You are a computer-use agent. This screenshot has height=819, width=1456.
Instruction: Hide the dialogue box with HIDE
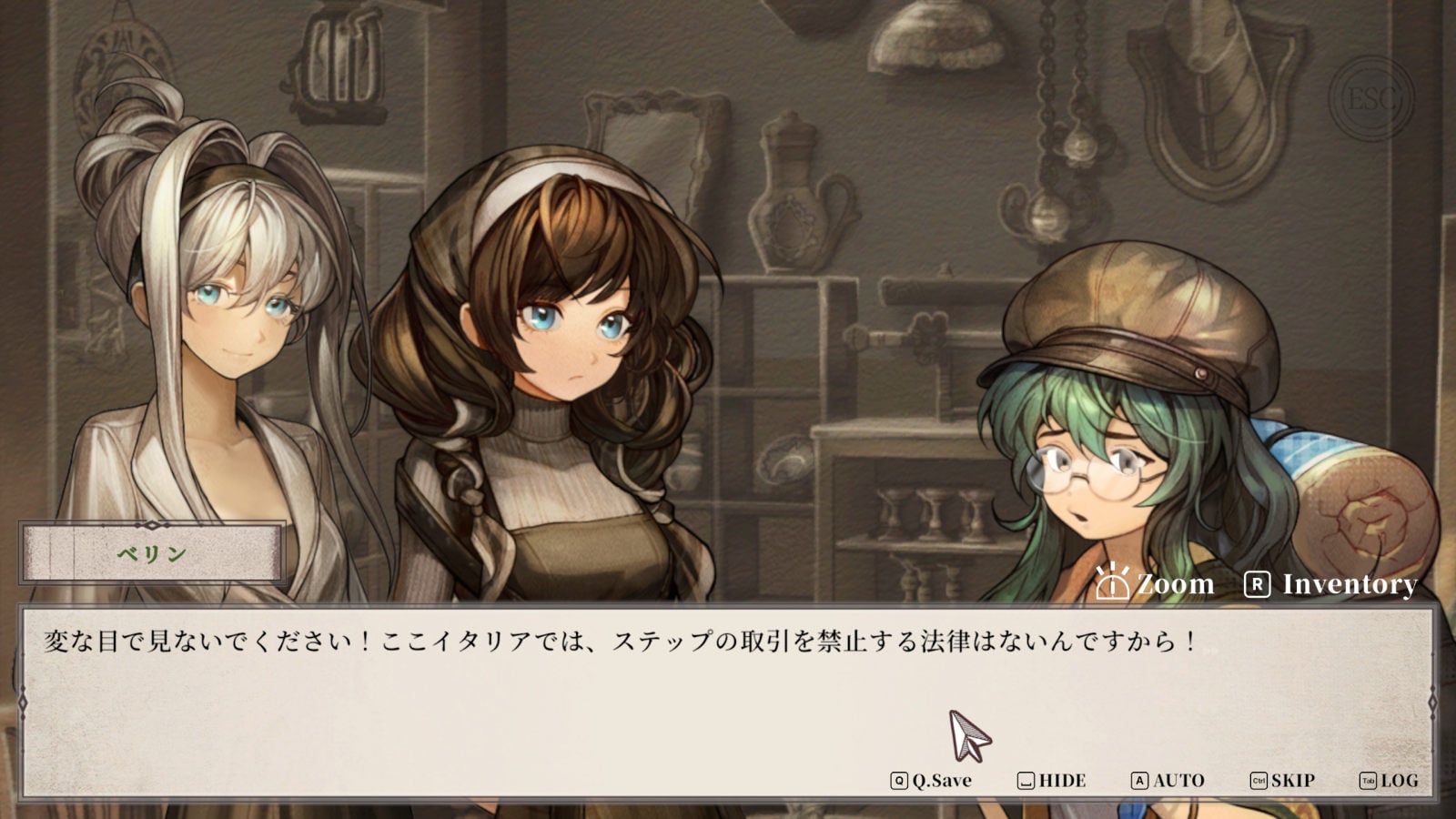[x=1052, y=781]
